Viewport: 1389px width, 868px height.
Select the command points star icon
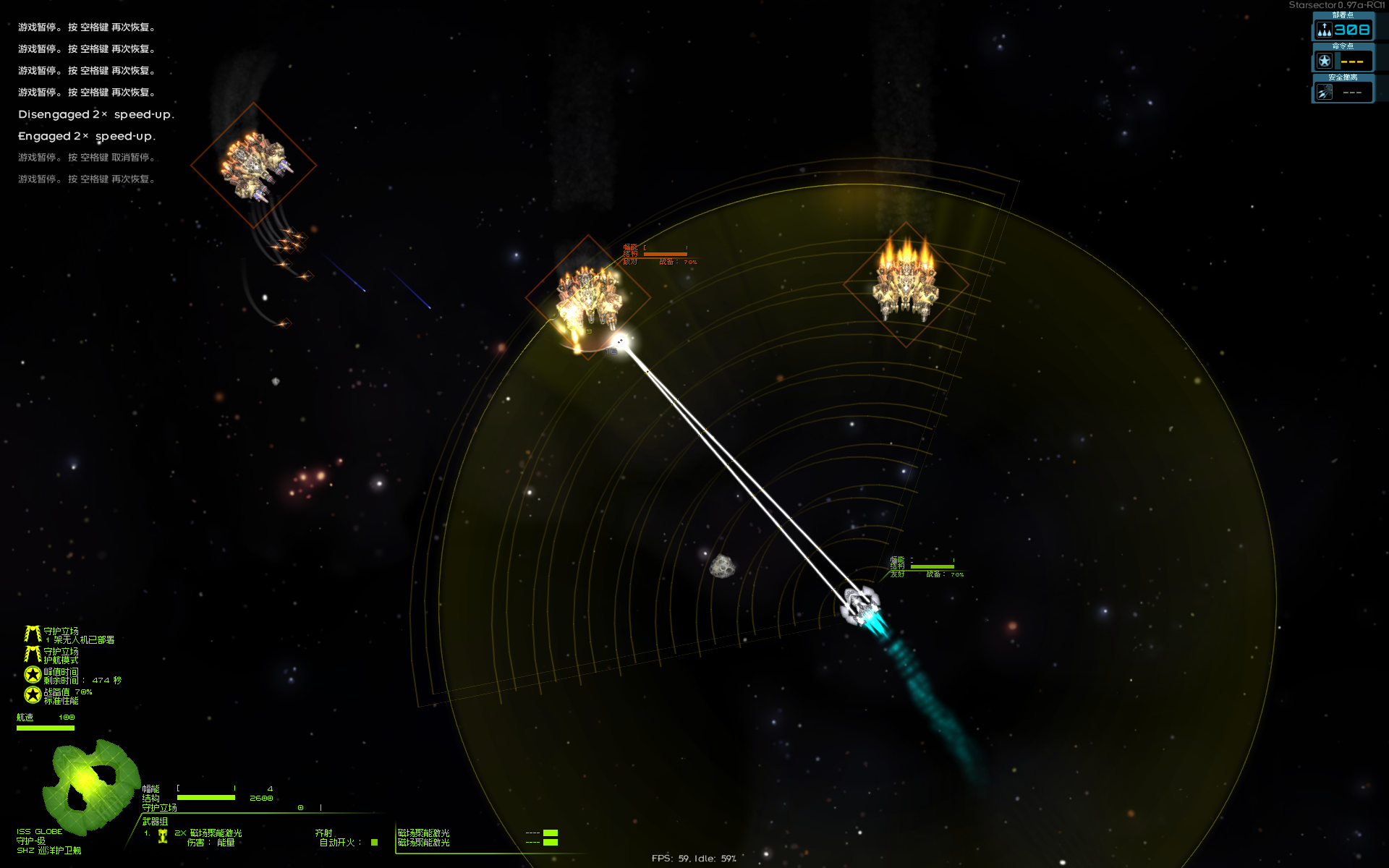point(1324,61)
